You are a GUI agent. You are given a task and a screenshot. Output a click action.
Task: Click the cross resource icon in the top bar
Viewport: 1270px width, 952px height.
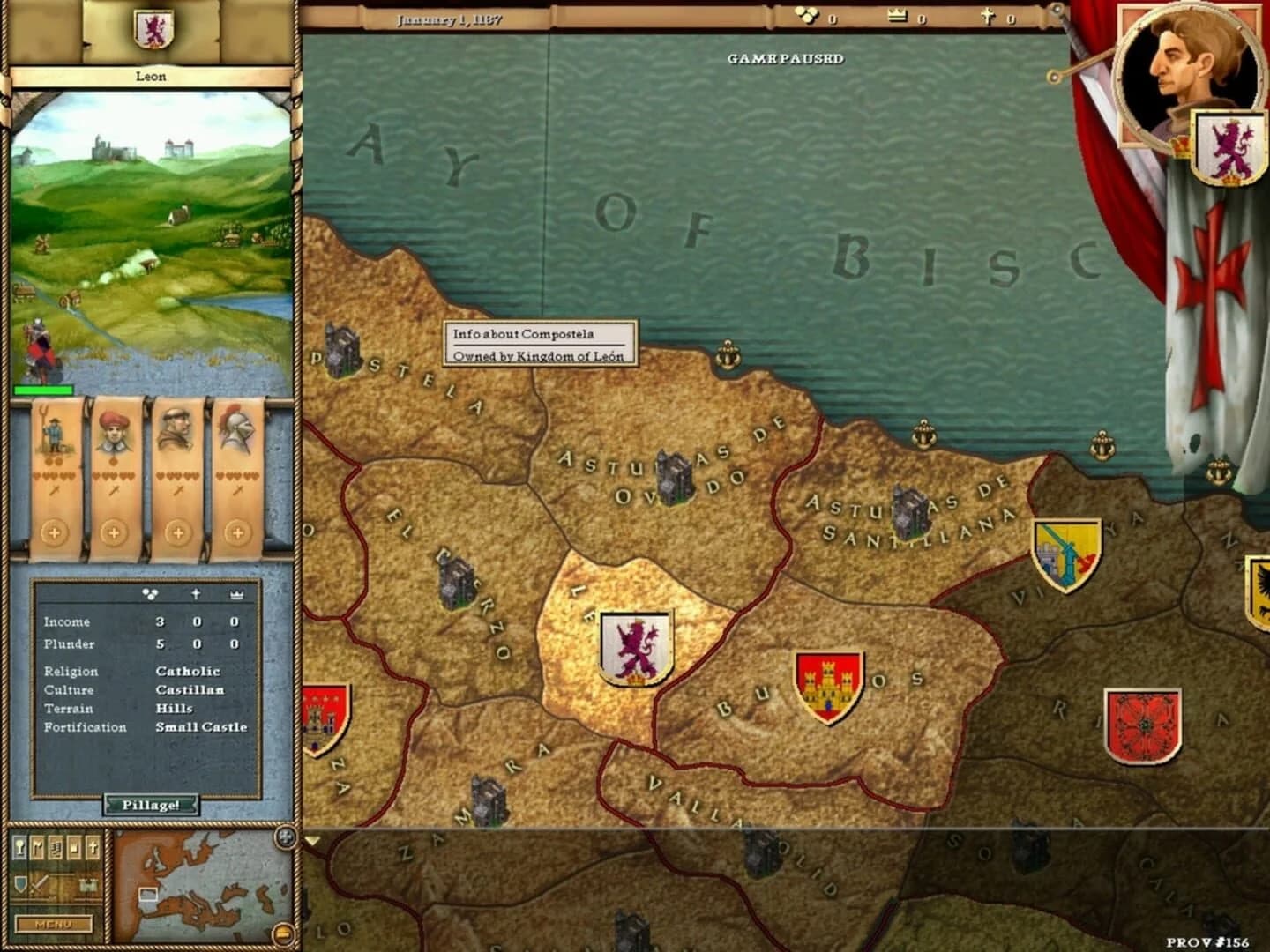coord(990,15)
